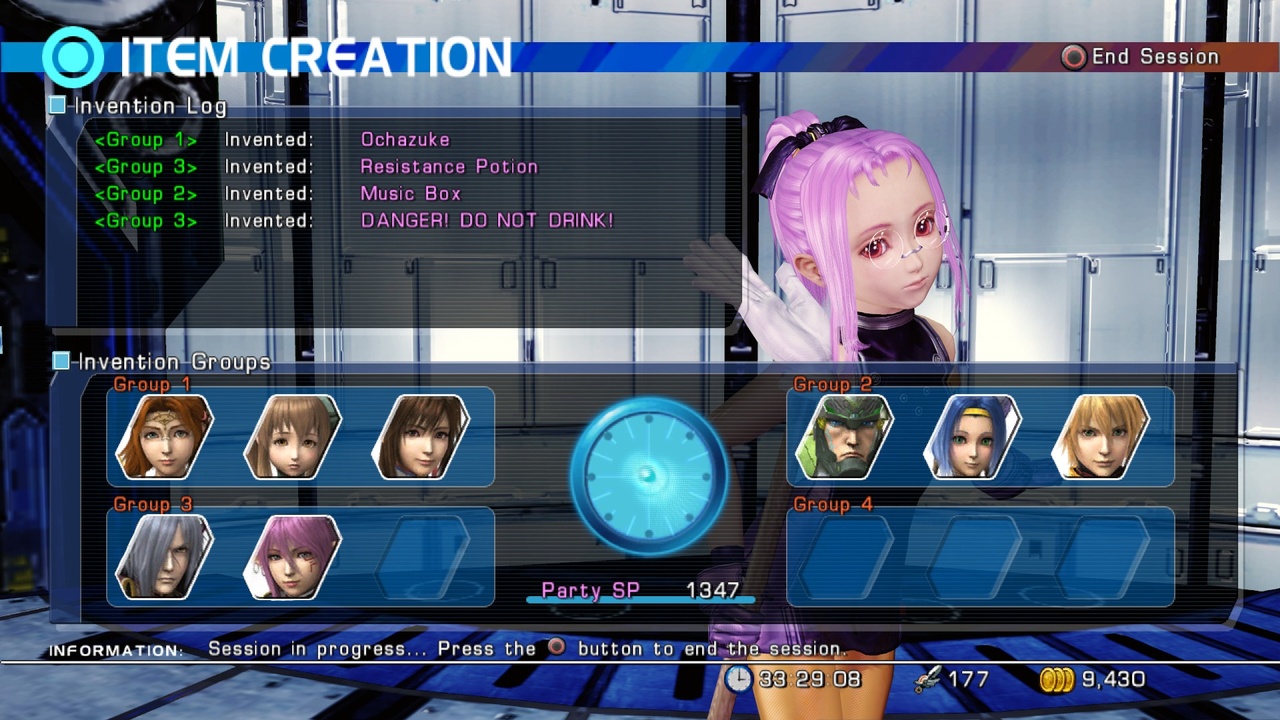Click the Item Creation circular logo icon

point(71,57)
